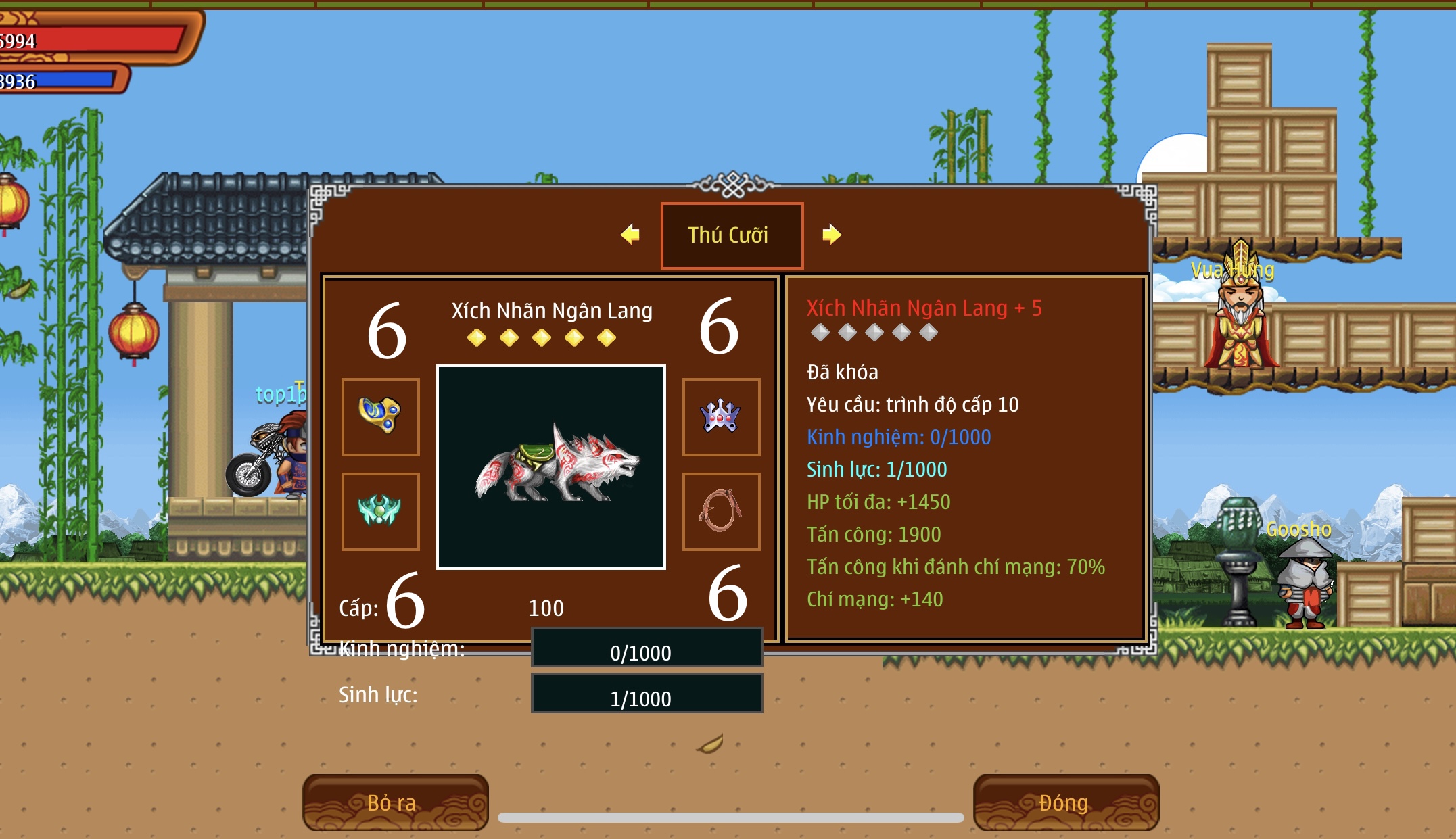
Task: Click the Xích Nhãn Ngân Lang wolf portrait
Action: tap(551, 467)
